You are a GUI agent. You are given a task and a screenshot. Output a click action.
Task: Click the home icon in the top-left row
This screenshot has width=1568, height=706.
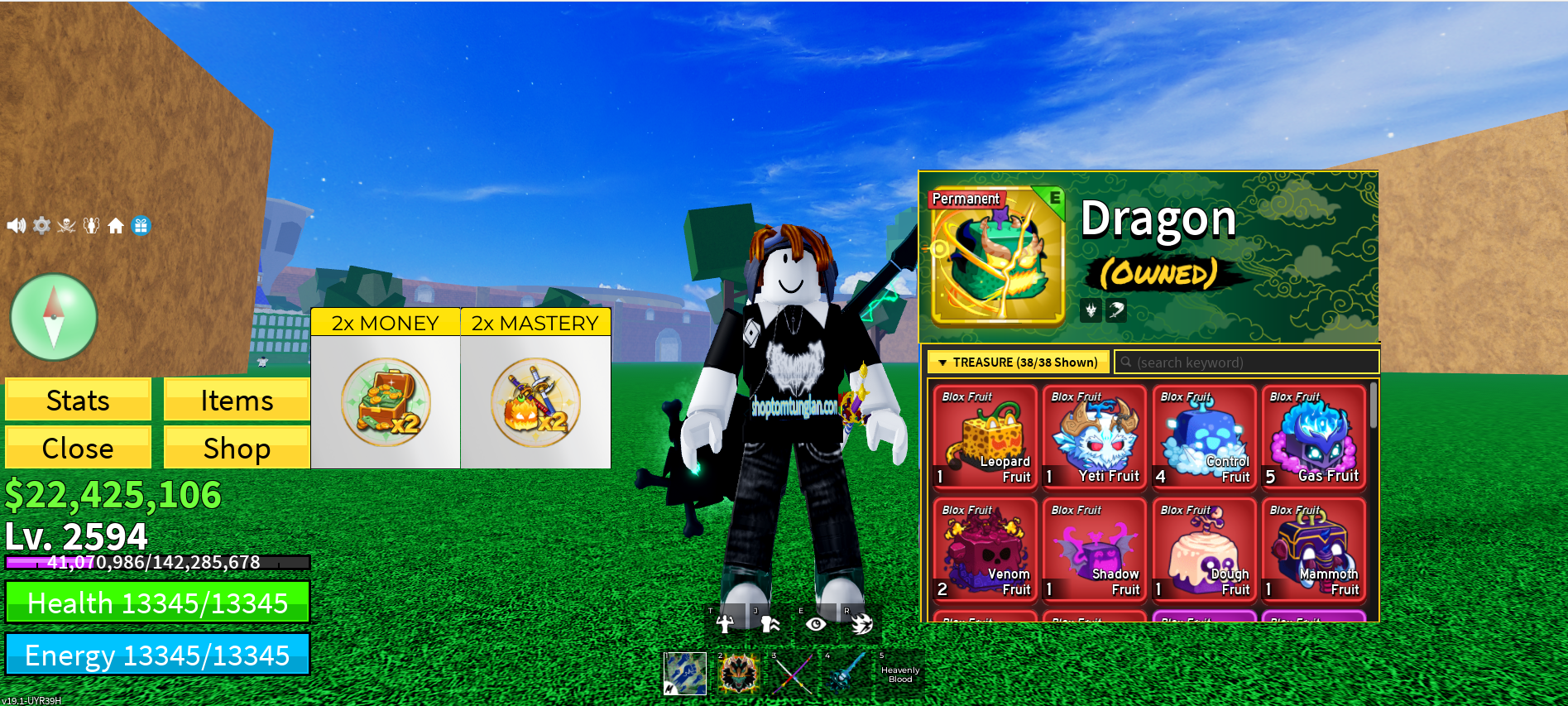[116, 225]
